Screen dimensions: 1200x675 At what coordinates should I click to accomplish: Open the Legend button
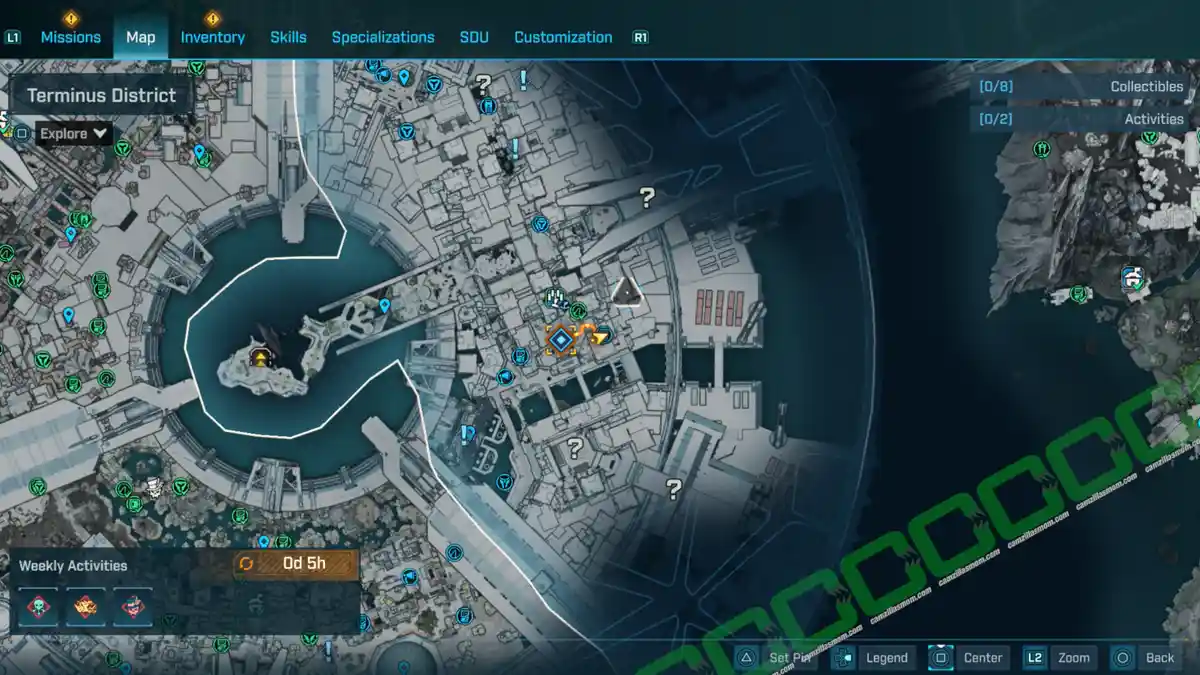click(874, 657)
